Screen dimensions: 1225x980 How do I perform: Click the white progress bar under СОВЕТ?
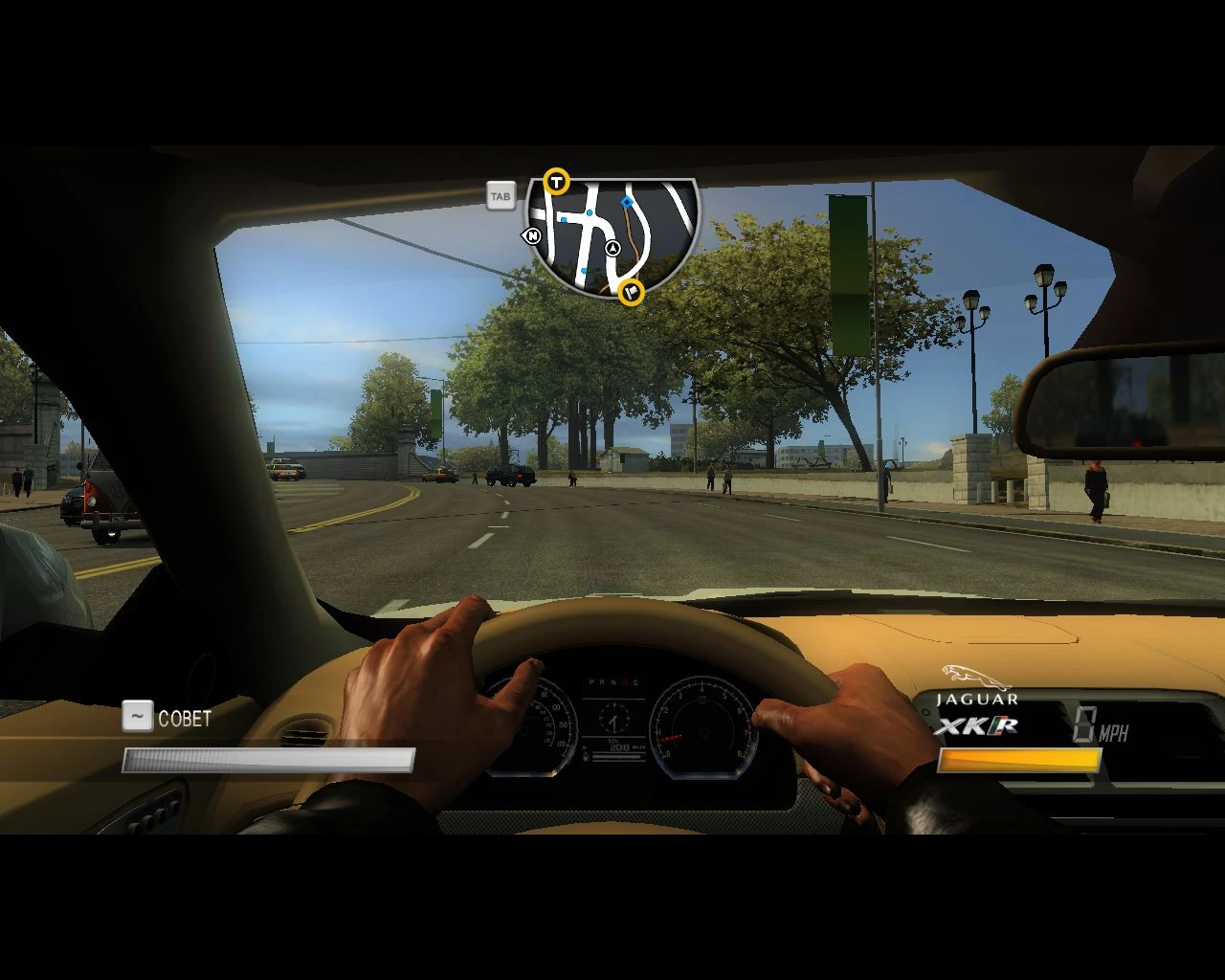(x=266, y=759)
